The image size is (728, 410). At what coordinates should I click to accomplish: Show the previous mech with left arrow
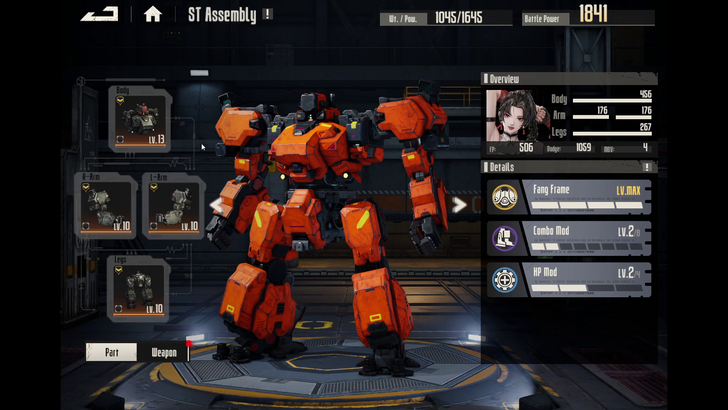216,205
